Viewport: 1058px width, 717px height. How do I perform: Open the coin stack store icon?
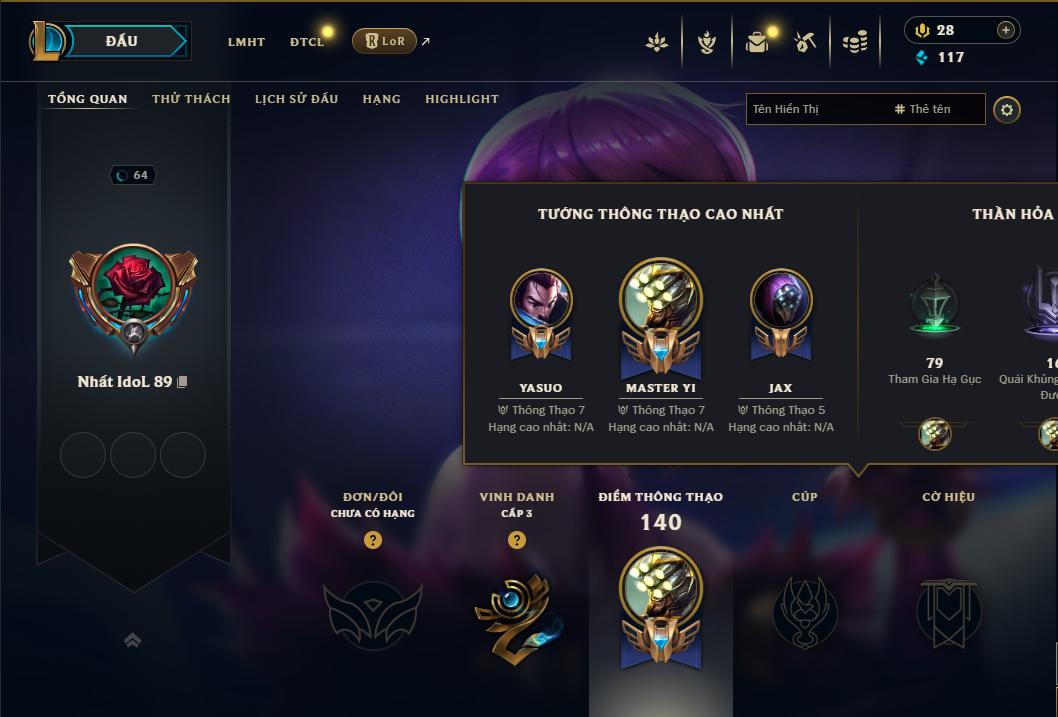(854, 42)
